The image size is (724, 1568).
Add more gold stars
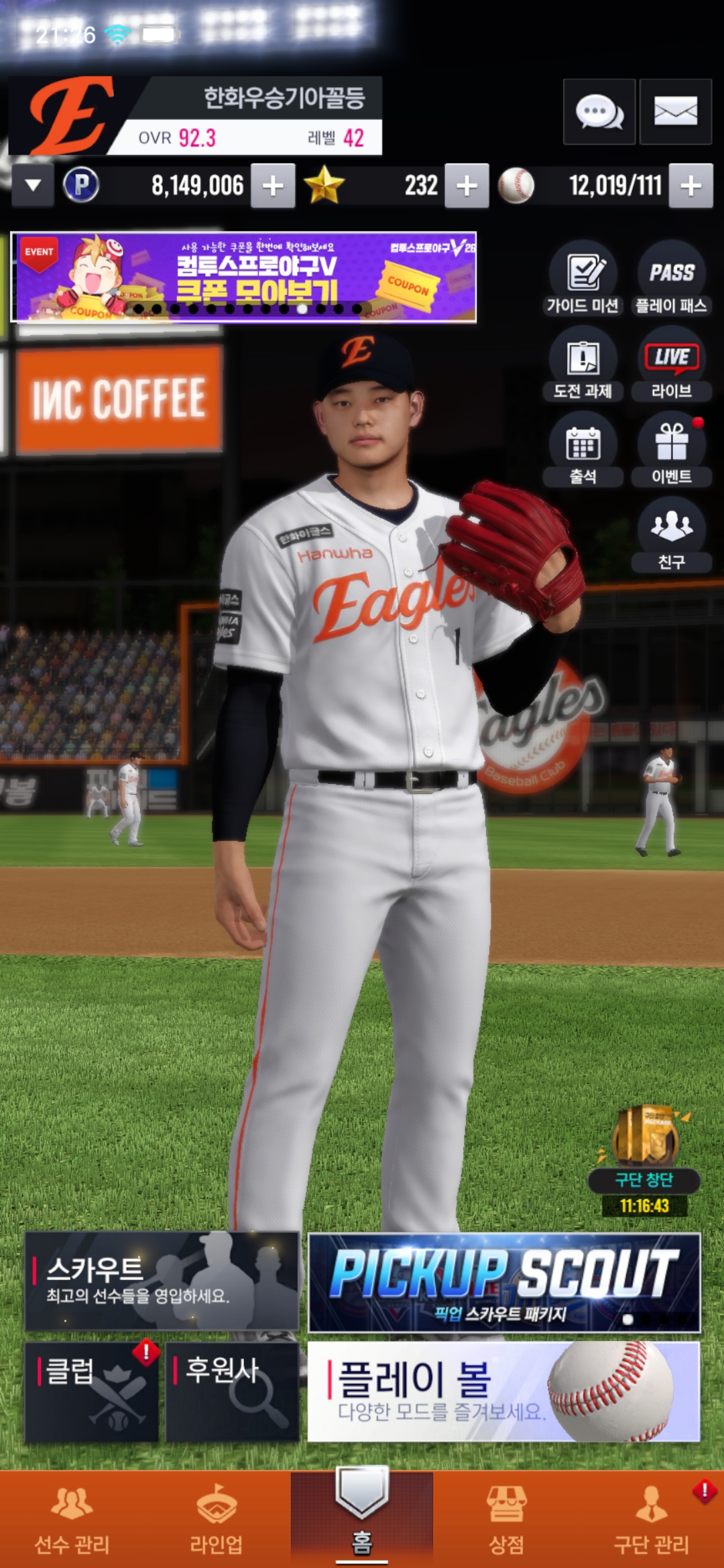coord(467,186)
